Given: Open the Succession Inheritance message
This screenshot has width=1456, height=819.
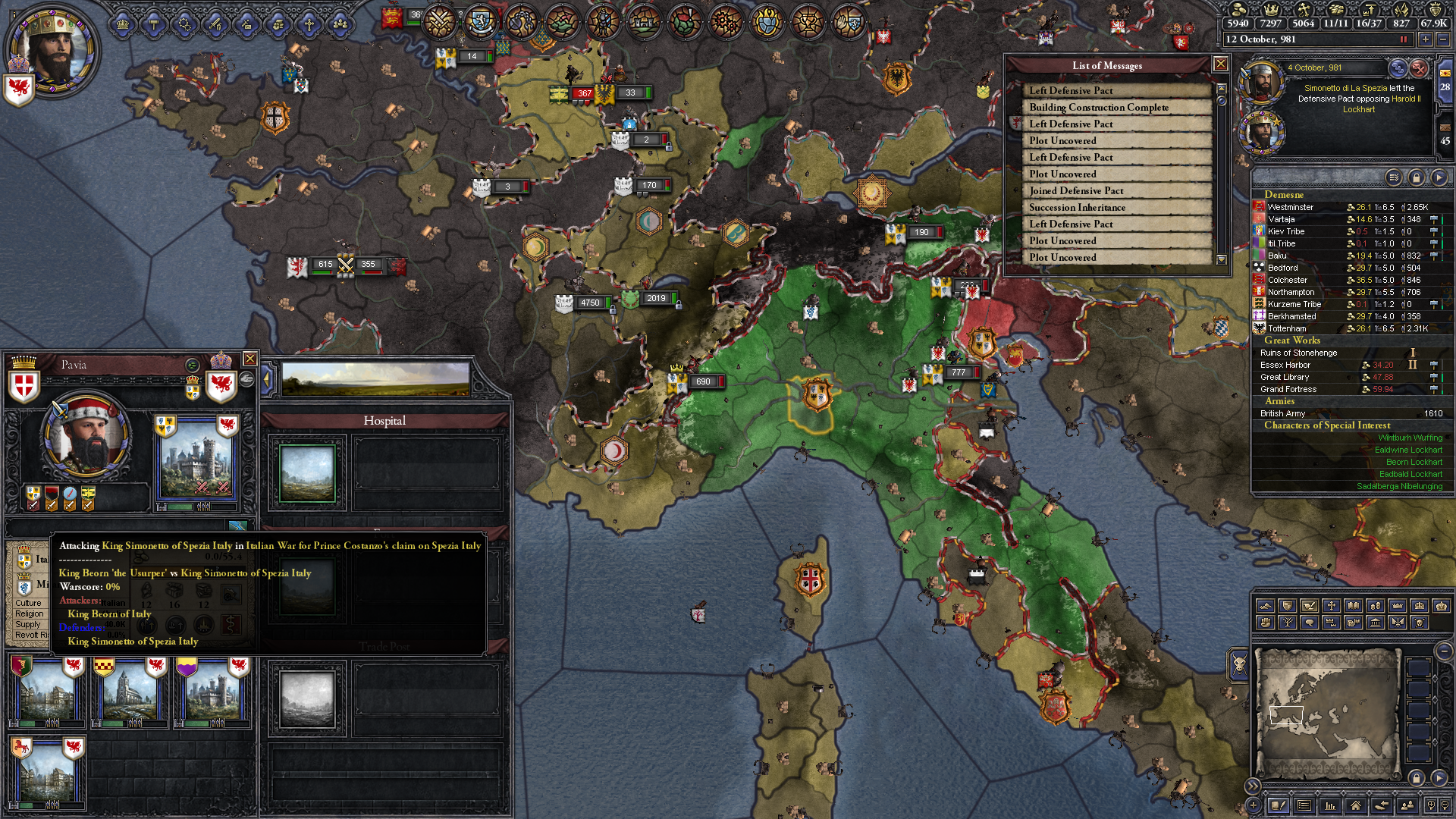Looking at the screenshot, I should click(x=1077, y=207).
